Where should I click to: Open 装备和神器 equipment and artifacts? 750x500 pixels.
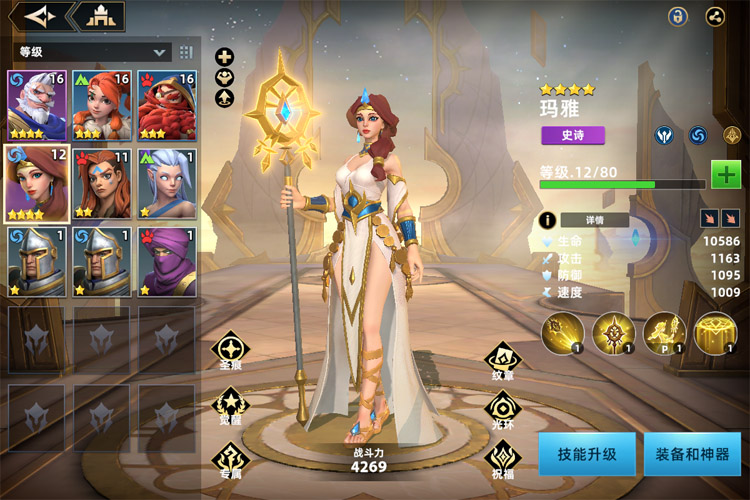tap(692, 455)
